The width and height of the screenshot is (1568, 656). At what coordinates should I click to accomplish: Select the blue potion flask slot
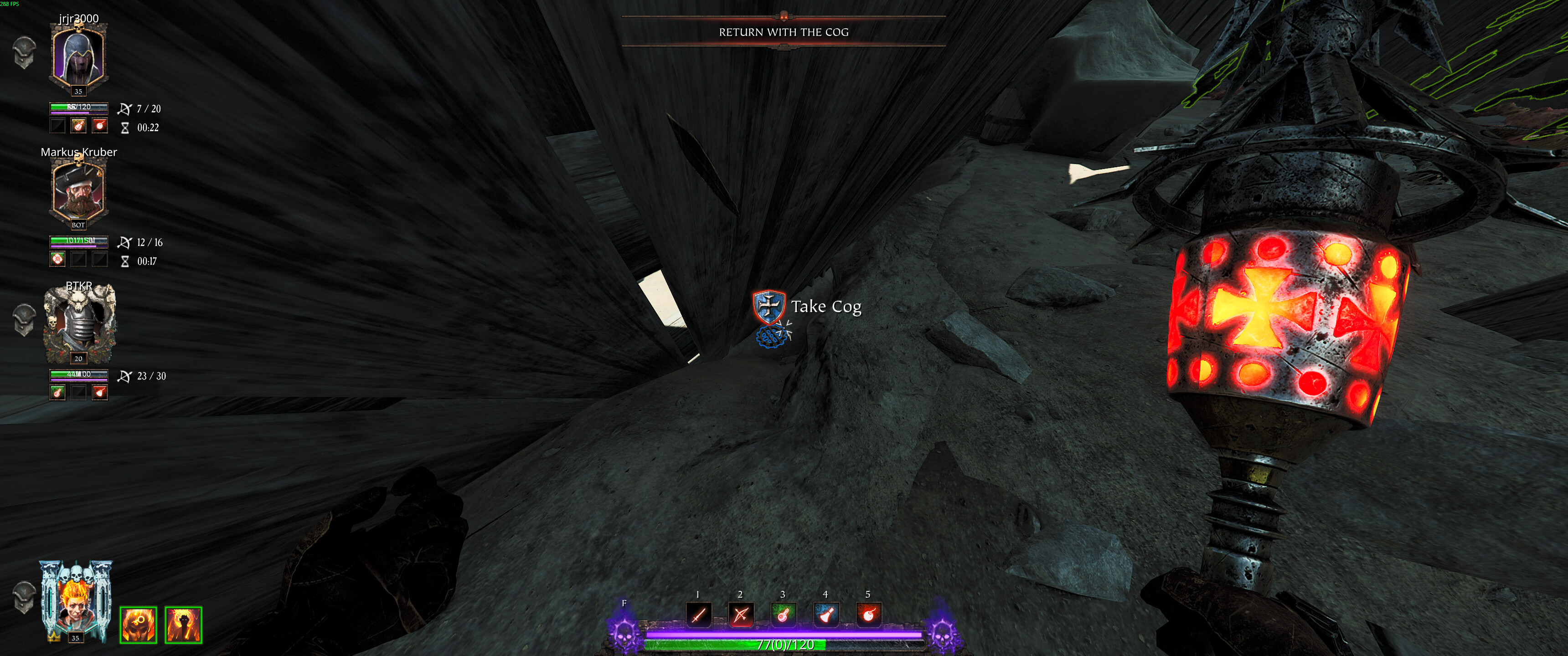[x=826, y=615]
